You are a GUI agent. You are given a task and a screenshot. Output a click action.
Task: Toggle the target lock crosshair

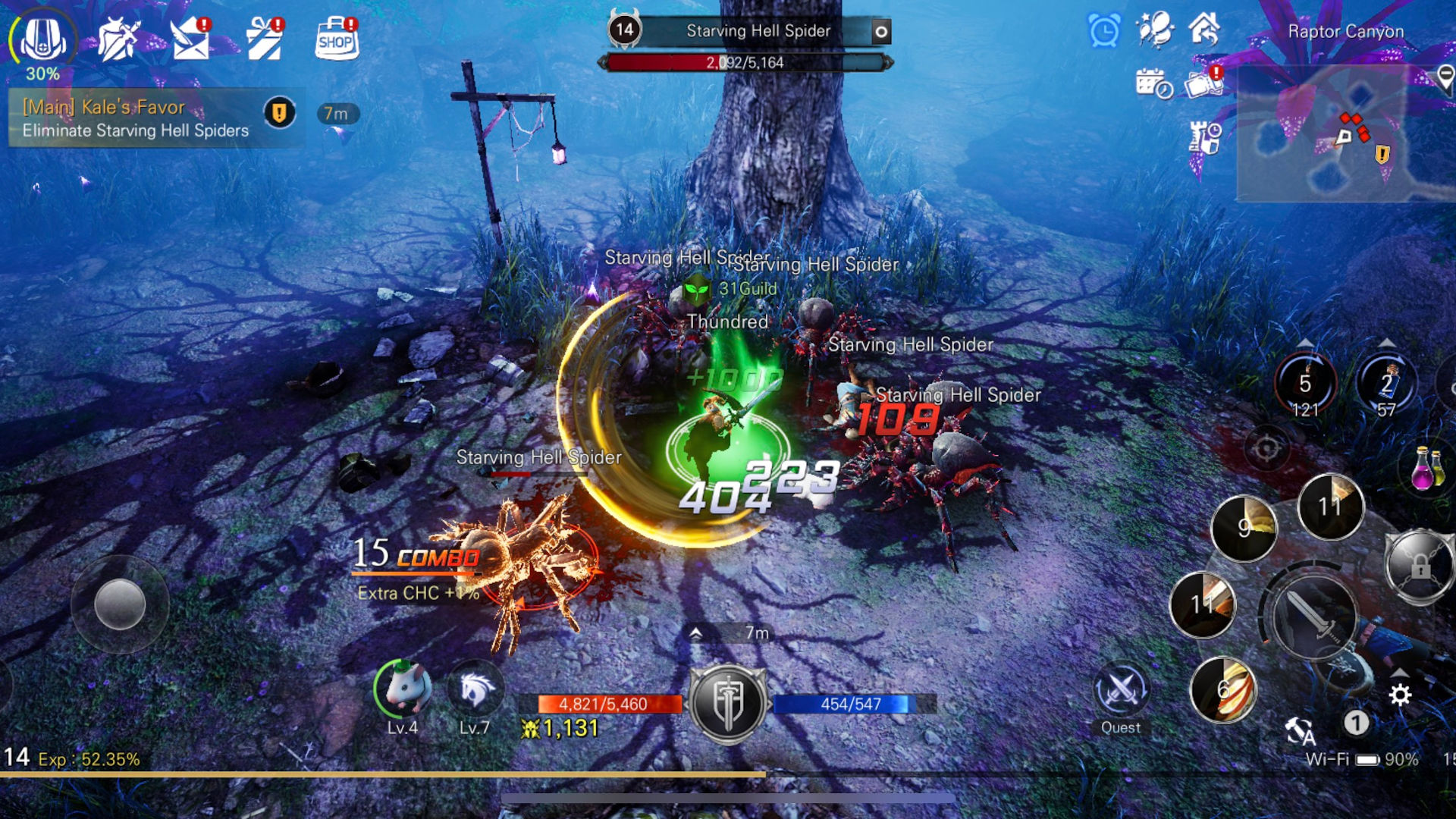click(1266, 449)
